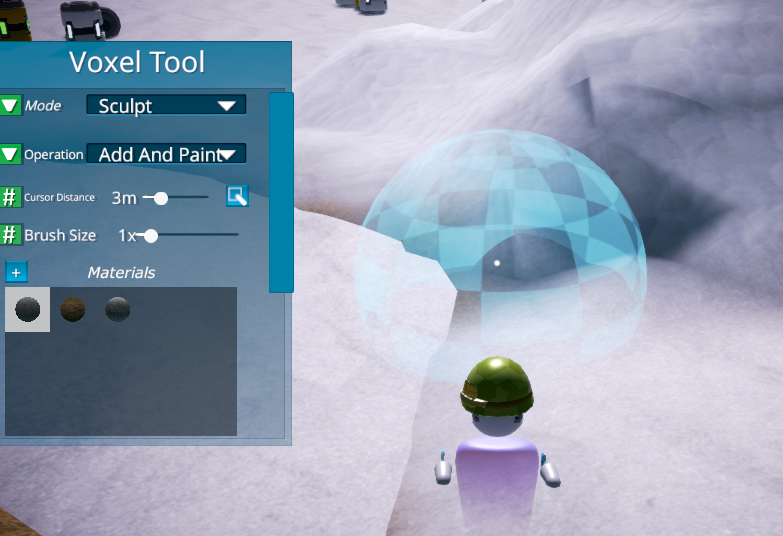Click the green hash button beside Brush Size
Screen dimensions: 783x536
(10, 235)
